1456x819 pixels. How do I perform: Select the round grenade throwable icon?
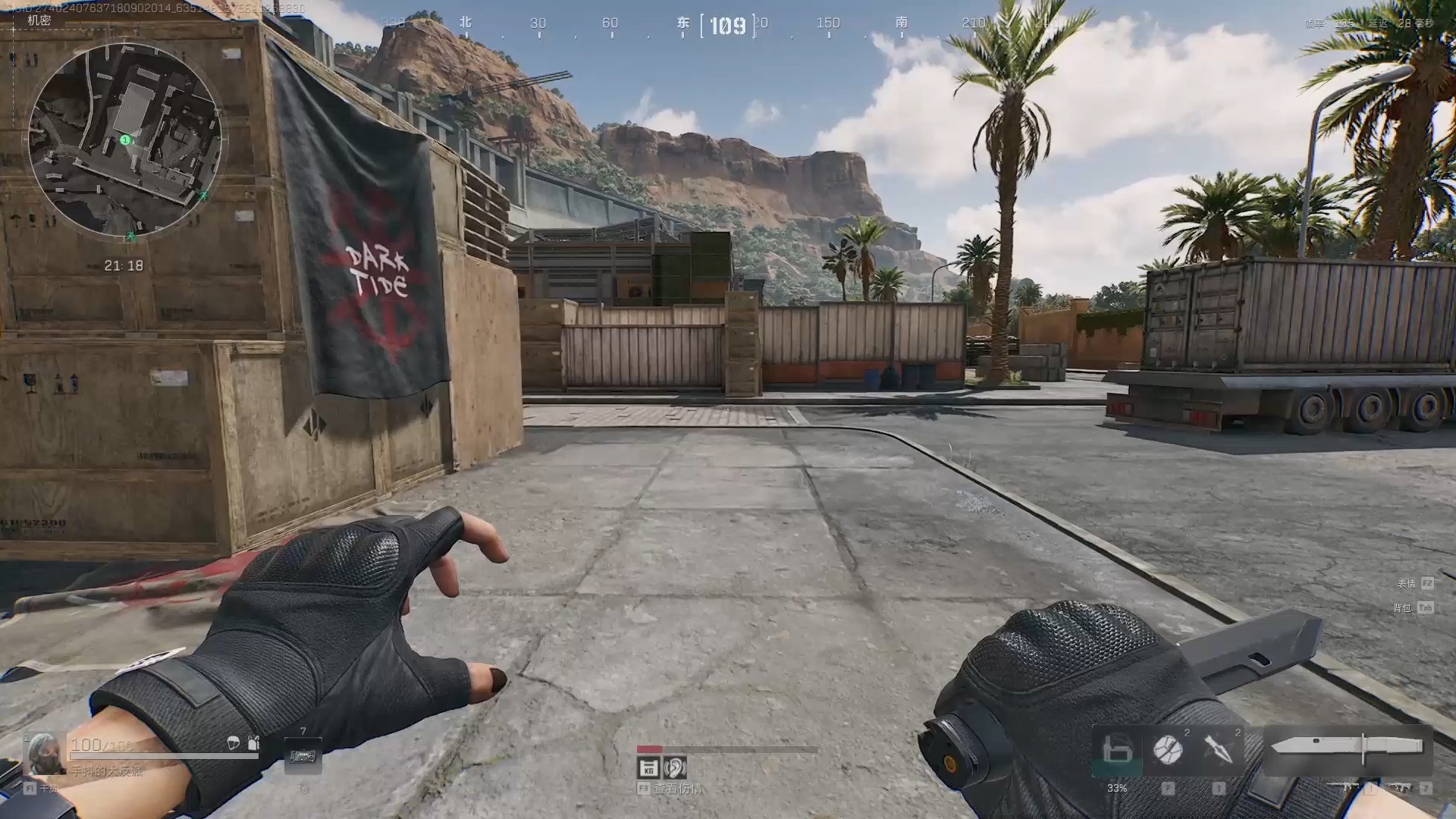coord(1168,749)
